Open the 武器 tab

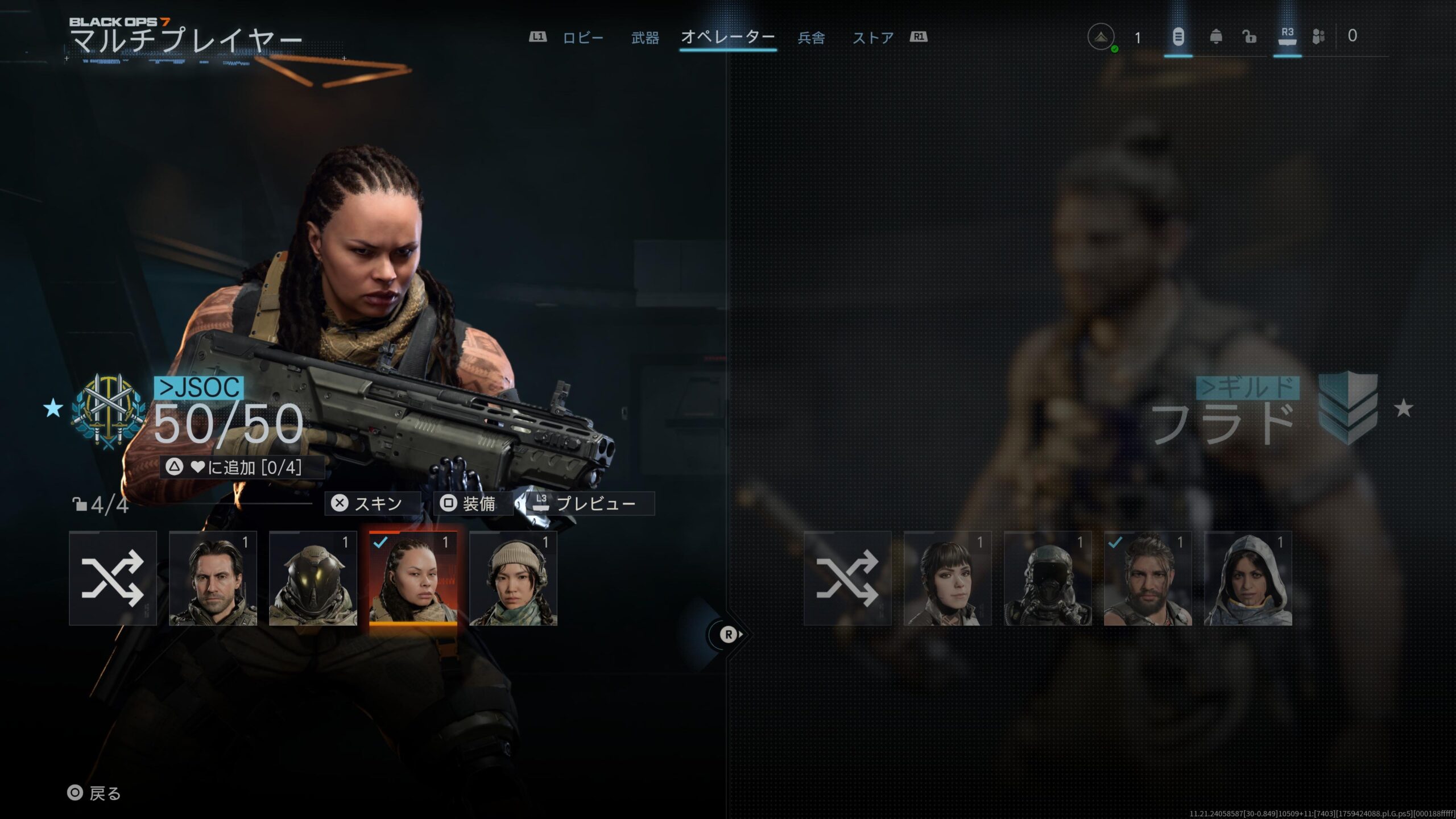[x=645, y=38]
